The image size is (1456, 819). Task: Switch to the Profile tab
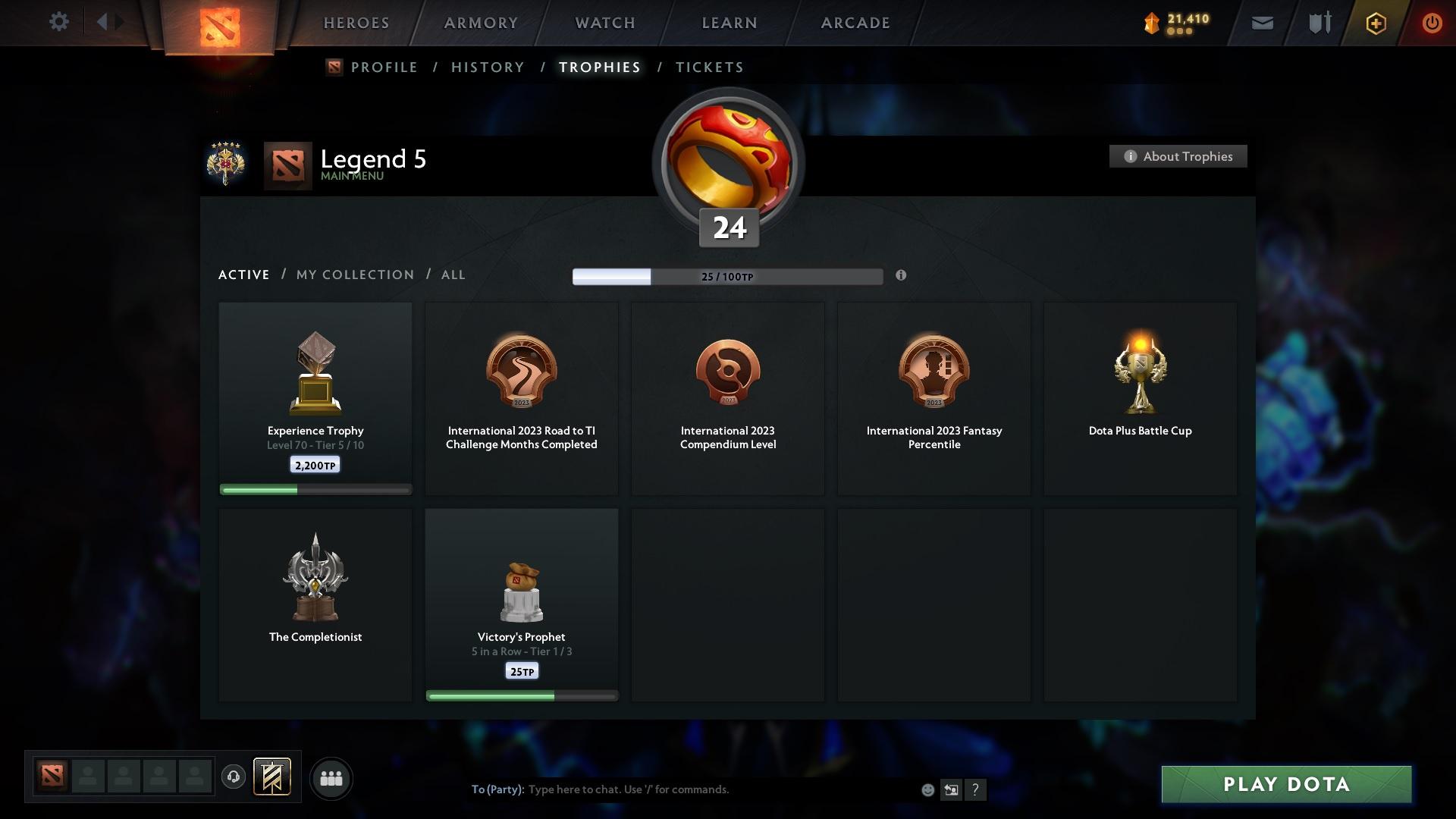384,67
